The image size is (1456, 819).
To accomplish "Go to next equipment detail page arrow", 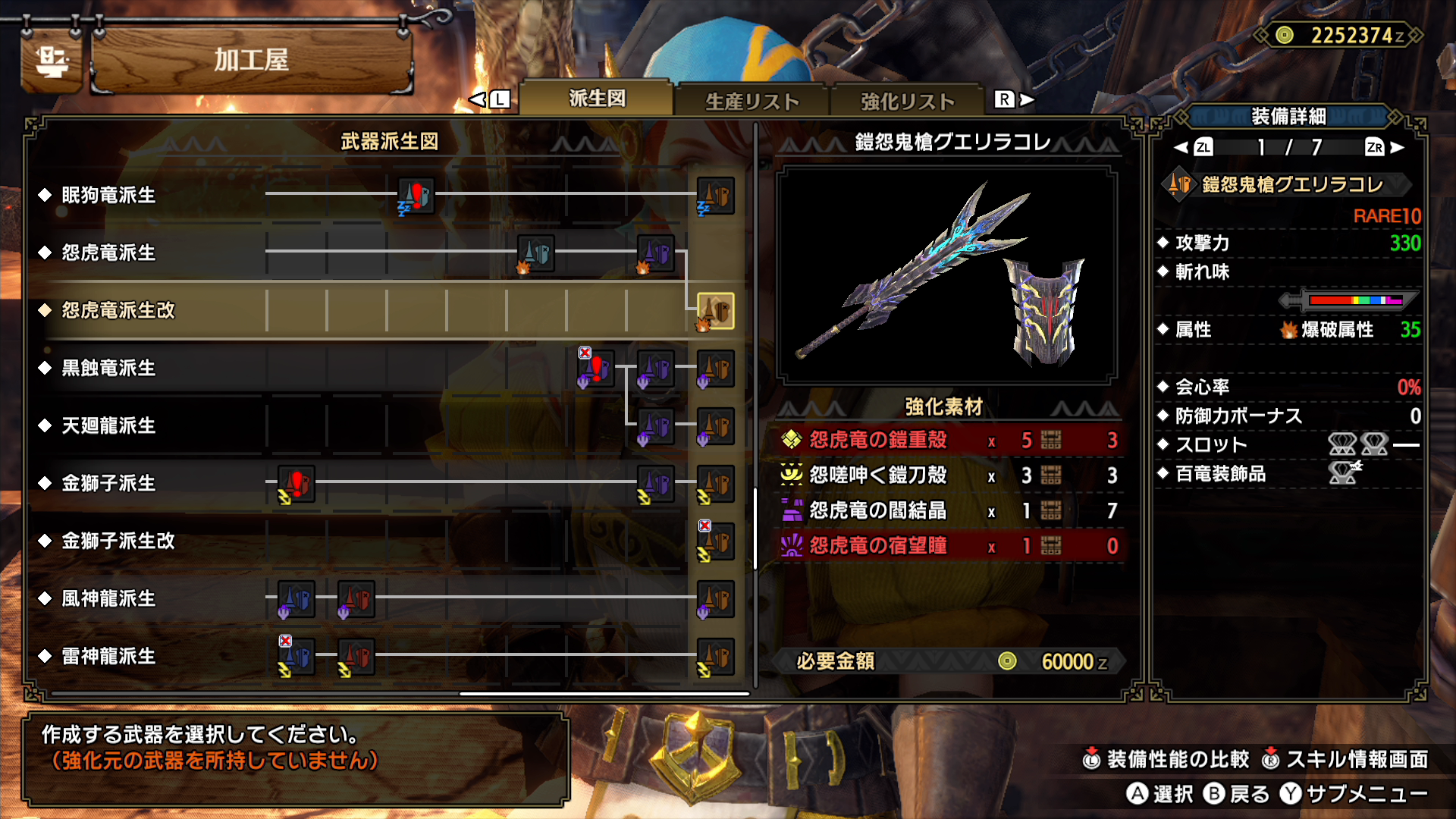I will (1396, 147).
